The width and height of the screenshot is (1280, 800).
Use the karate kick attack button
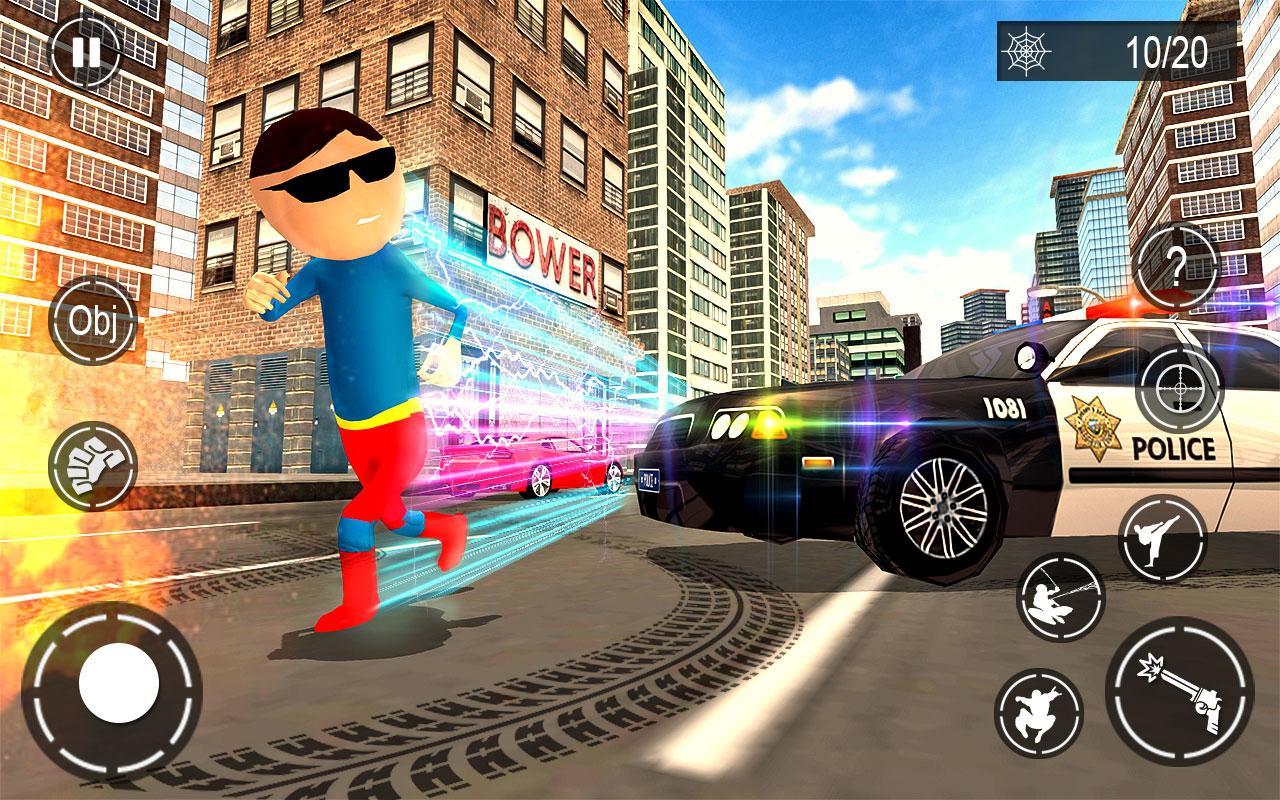coord(1162,538)
